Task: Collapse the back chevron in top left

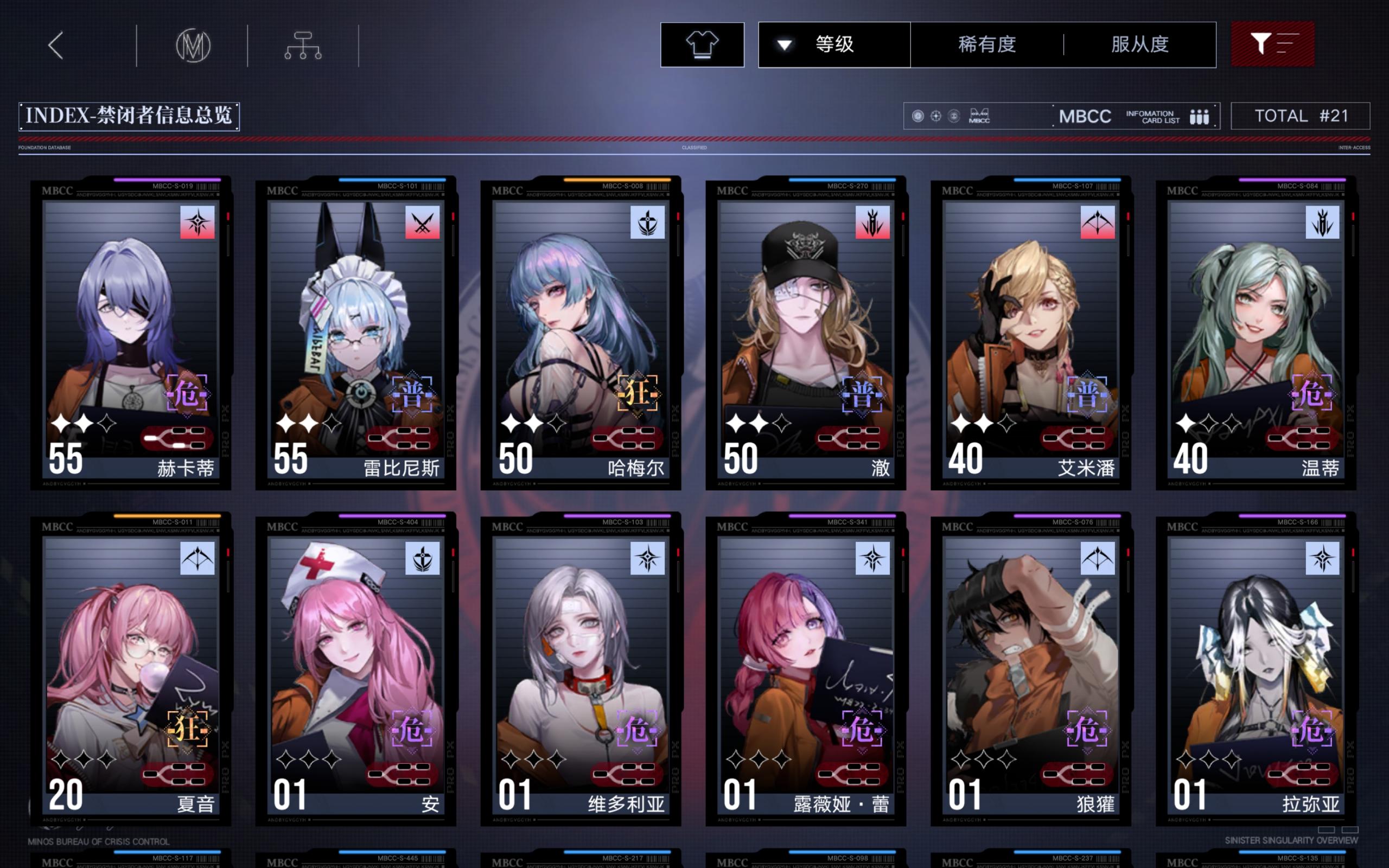Action: (56, 46)
